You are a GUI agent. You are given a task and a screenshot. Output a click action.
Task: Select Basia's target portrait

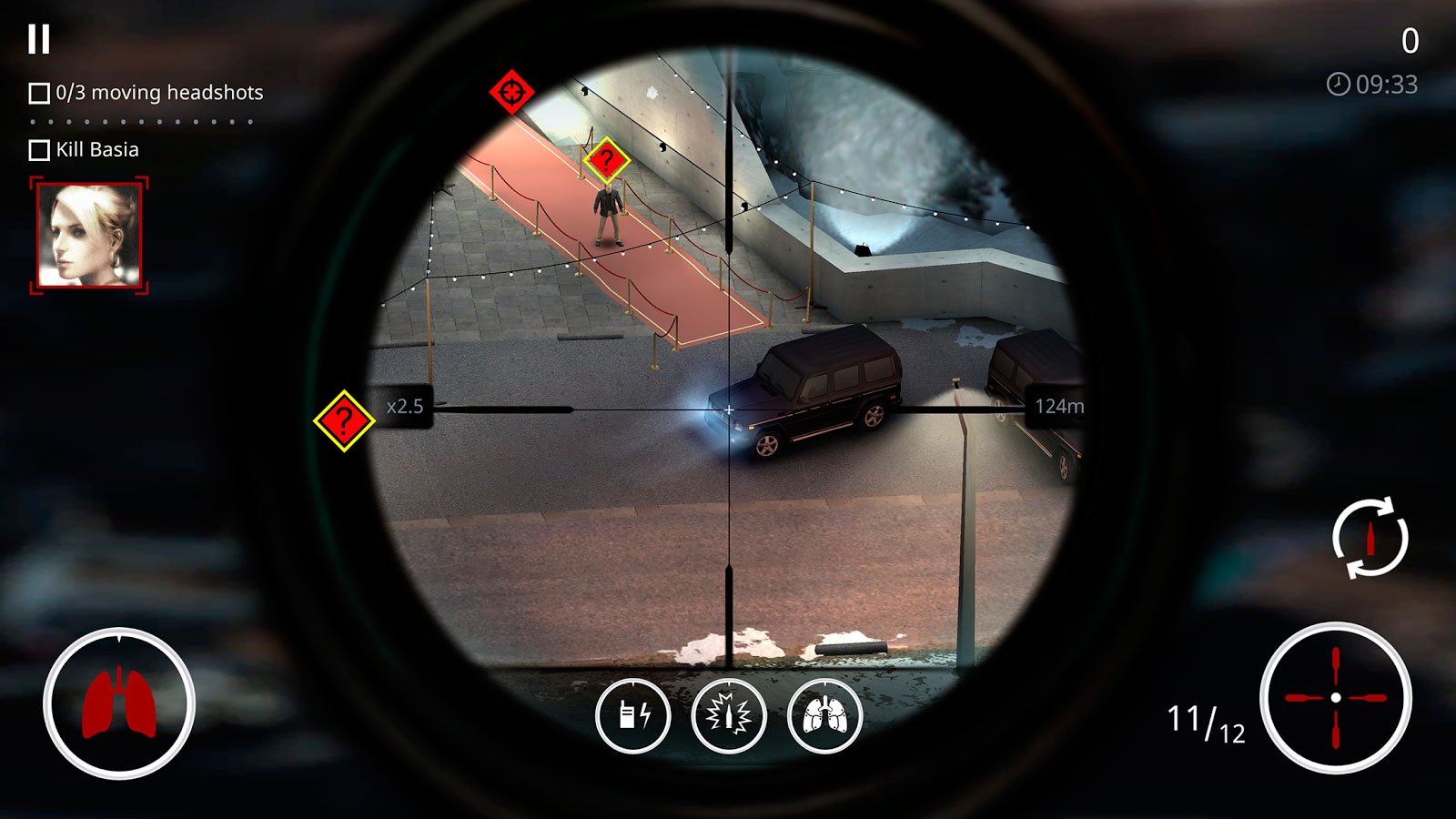pos(89,236)
